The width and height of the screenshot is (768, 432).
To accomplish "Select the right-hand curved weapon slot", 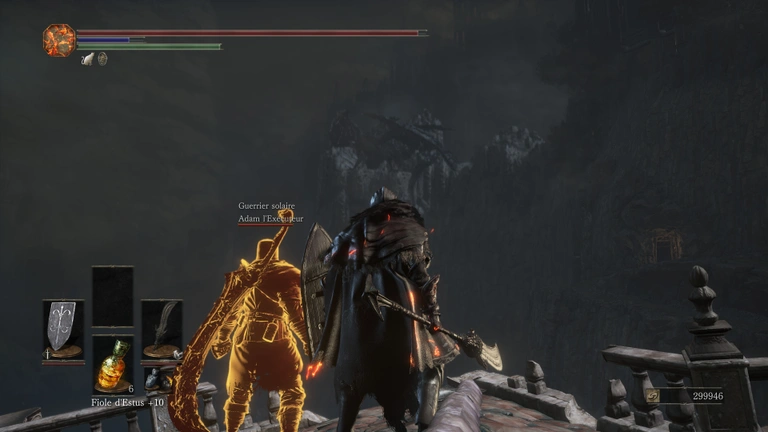I will 160,328.
